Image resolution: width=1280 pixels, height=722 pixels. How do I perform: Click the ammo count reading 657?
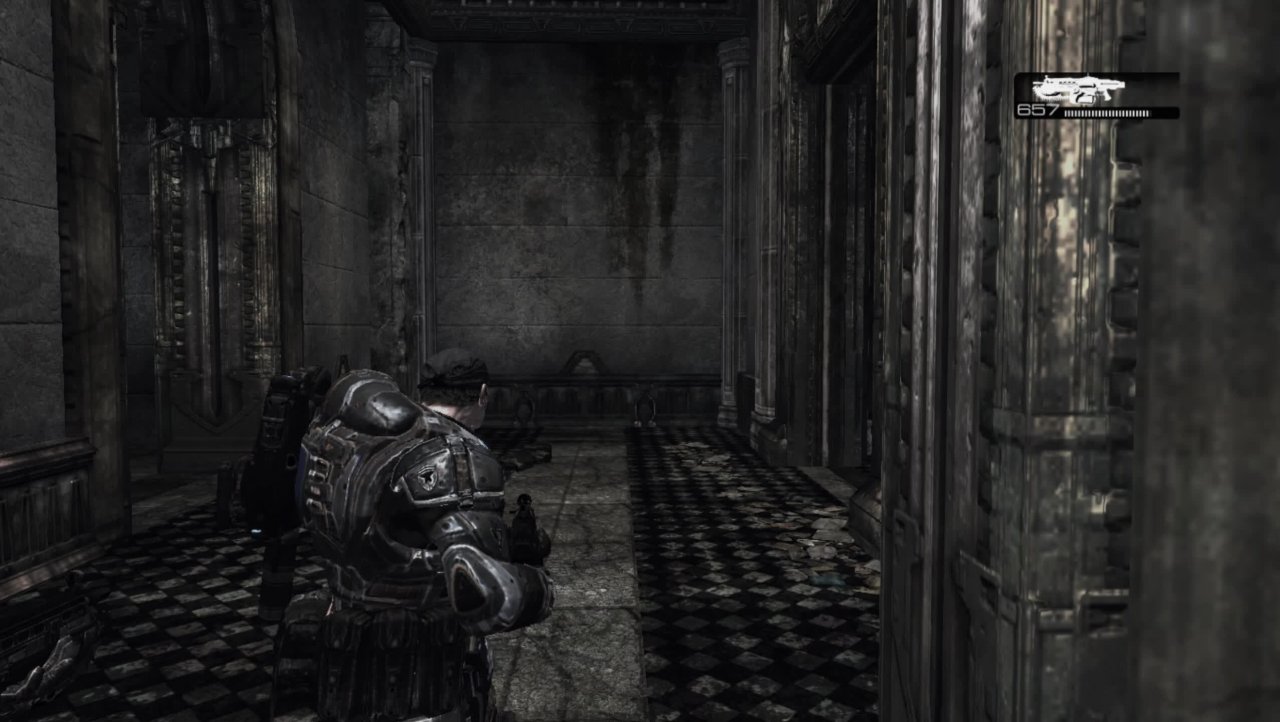(1037, 107)
